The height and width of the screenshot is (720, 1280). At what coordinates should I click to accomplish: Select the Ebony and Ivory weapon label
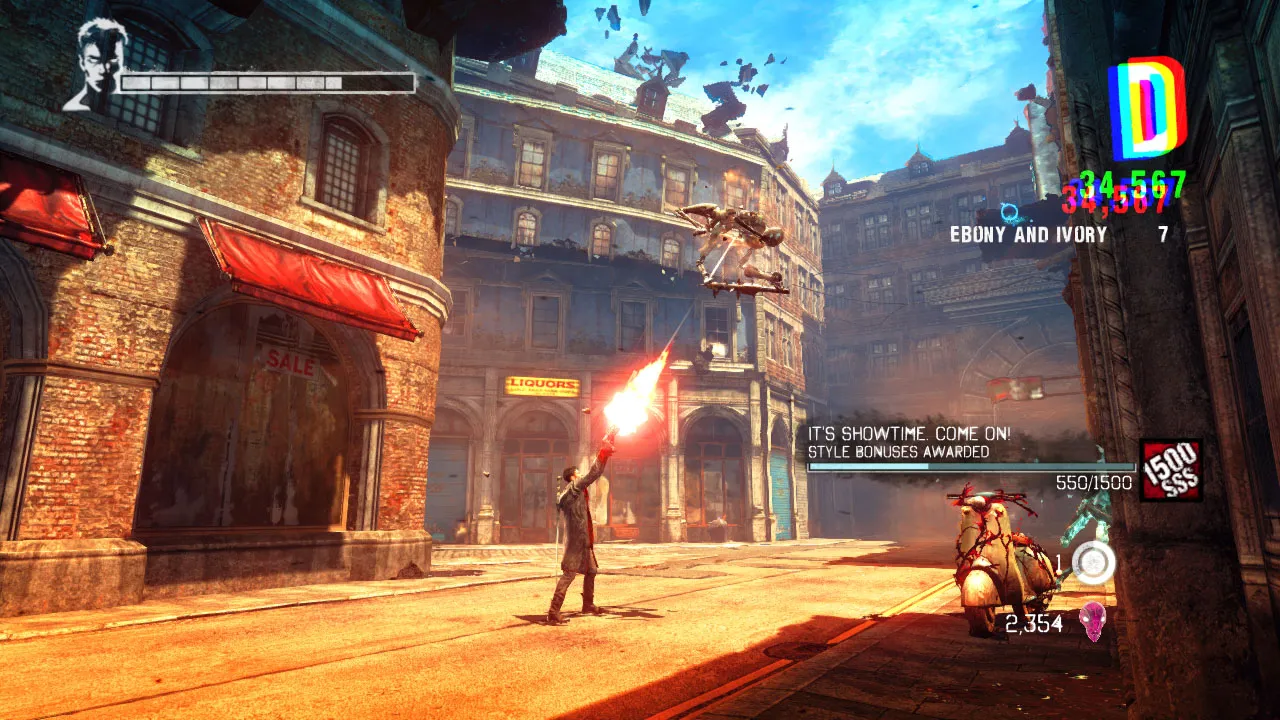click(1029, 235)
